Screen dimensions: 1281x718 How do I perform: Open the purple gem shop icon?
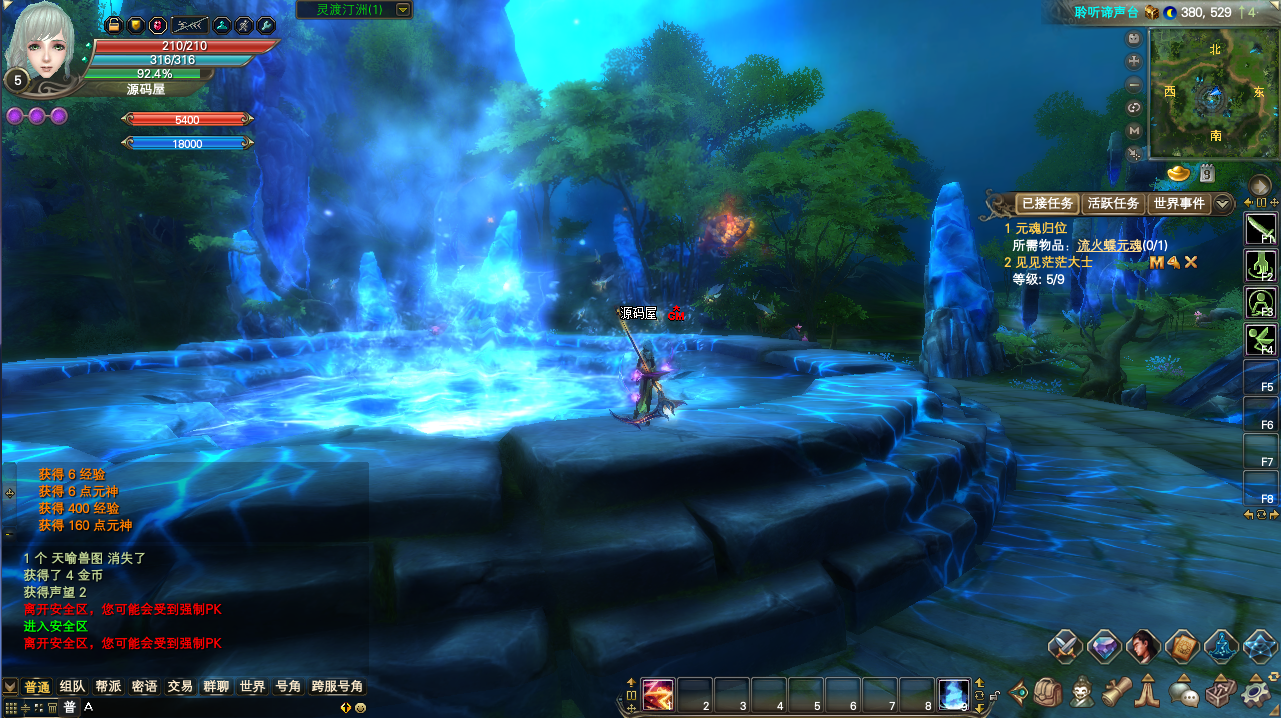pyautogui.click(x=1104, y=646)
